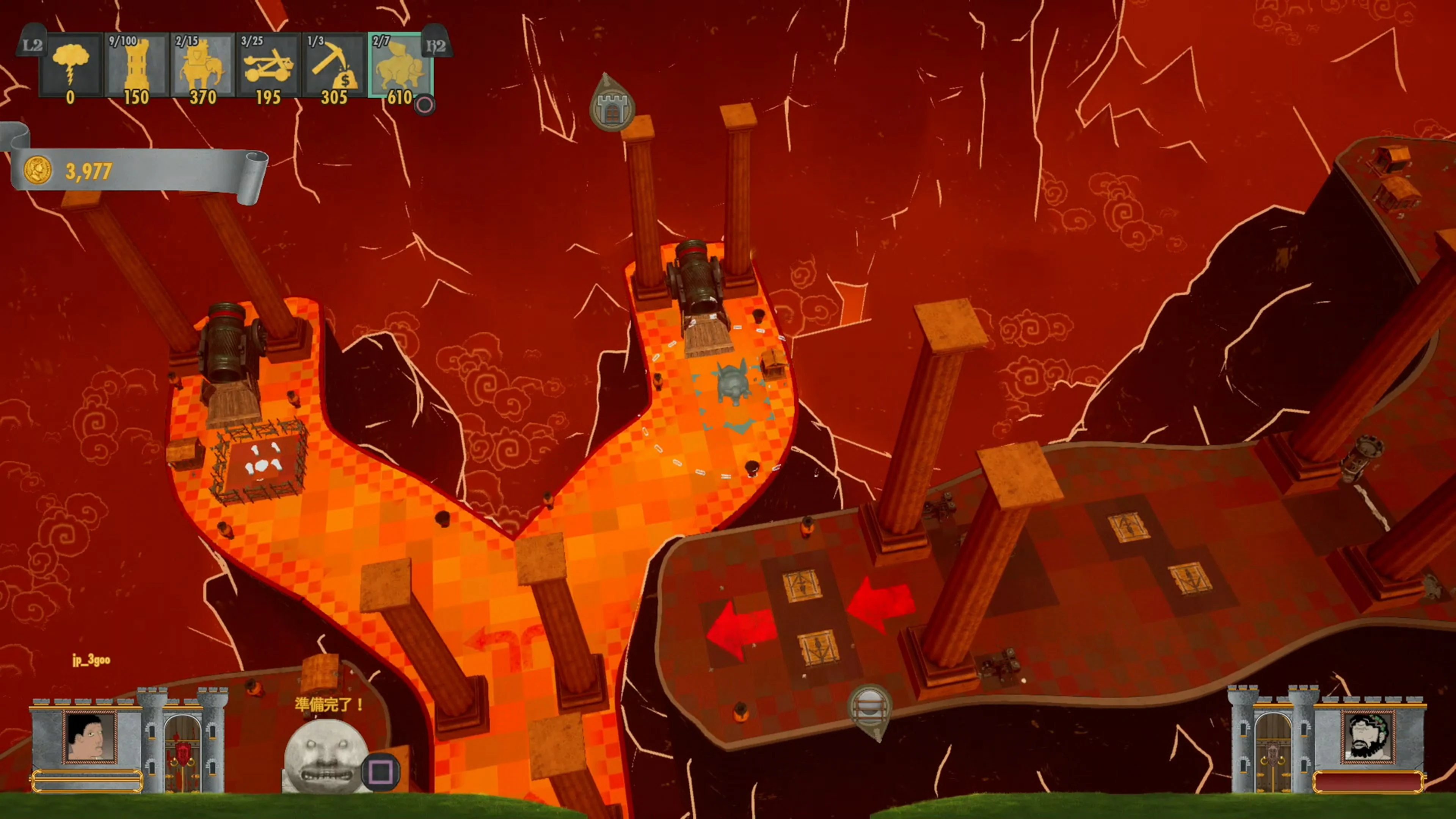Click the Circle button icon beside the toolbar
This screenshot has width=1456, height=819.
(x=425, y=105)
